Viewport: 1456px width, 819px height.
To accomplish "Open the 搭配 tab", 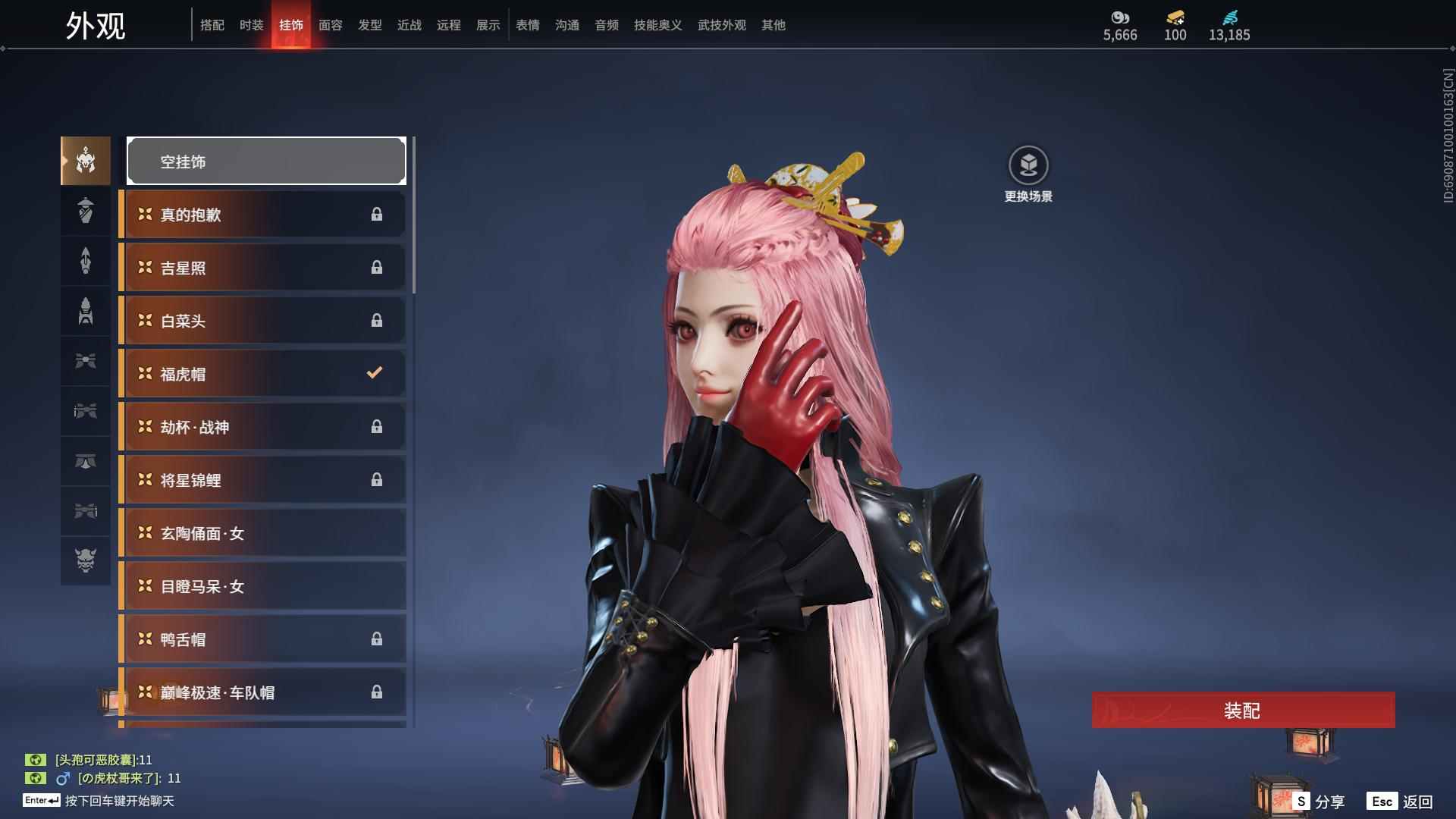I will click(212, 25).
